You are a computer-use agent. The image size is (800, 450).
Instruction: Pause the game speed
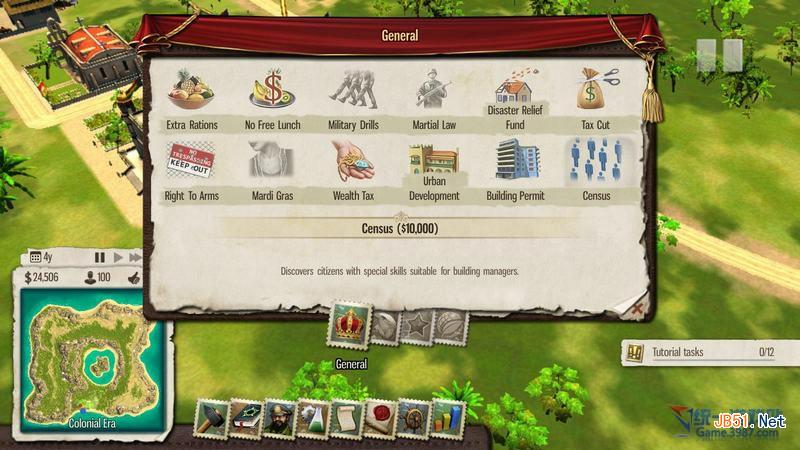100,257
